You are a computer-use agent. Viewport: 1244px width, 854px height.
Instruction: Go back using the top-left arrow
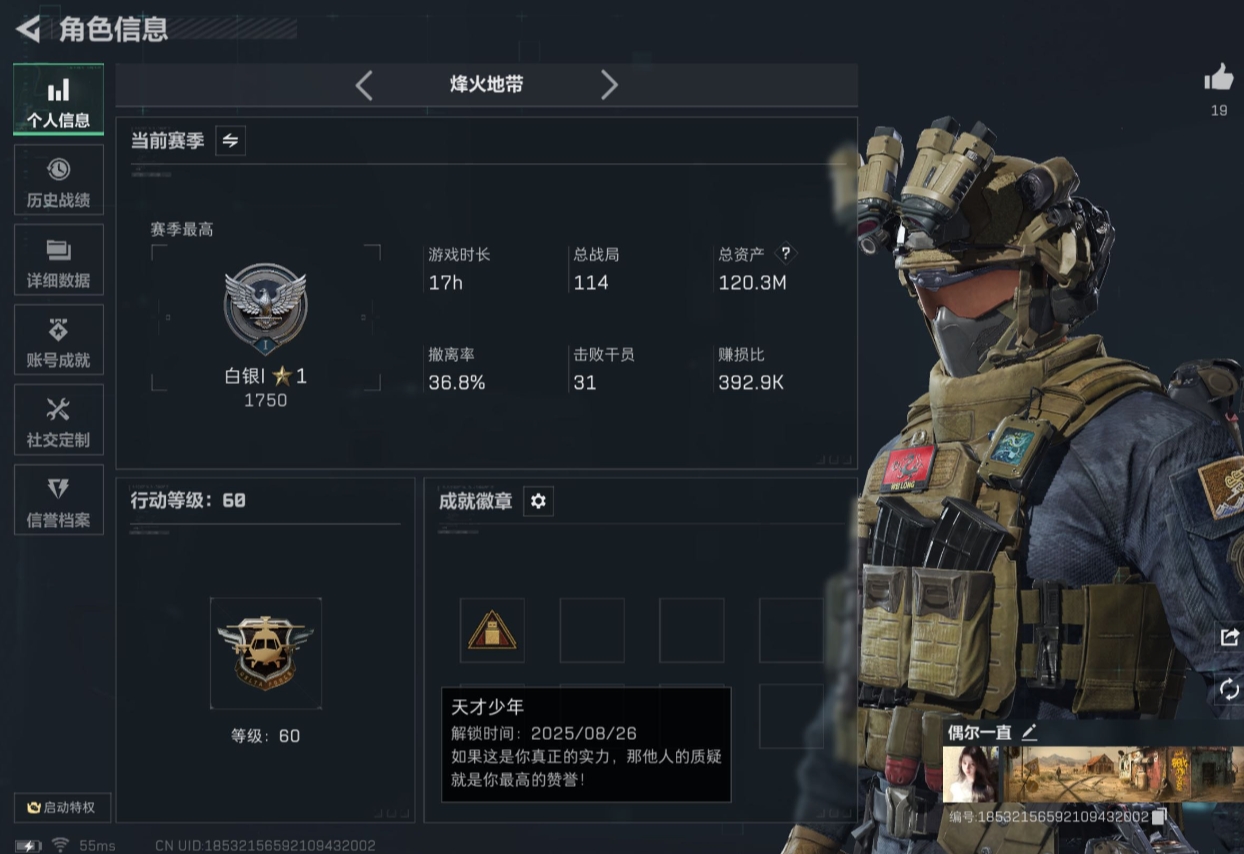(28, 29)
